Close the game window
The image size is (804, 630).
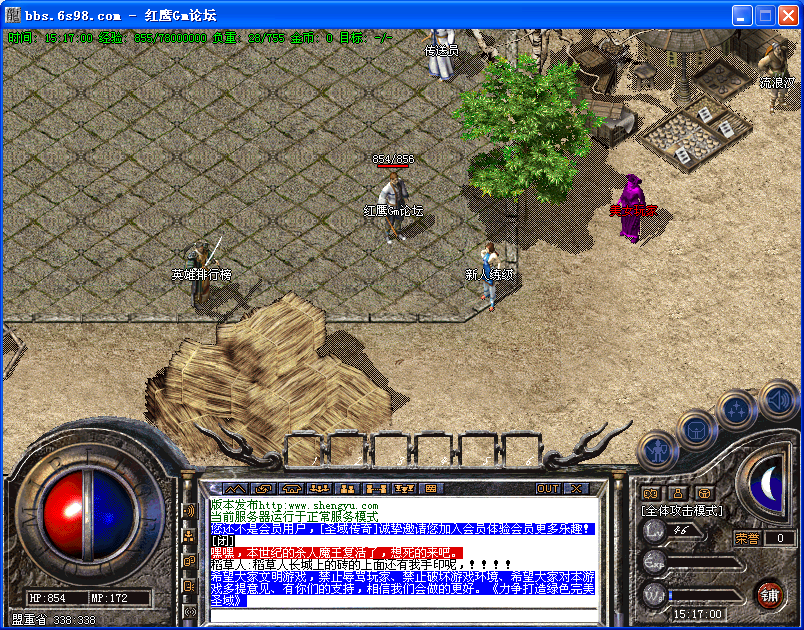(787, 15)
